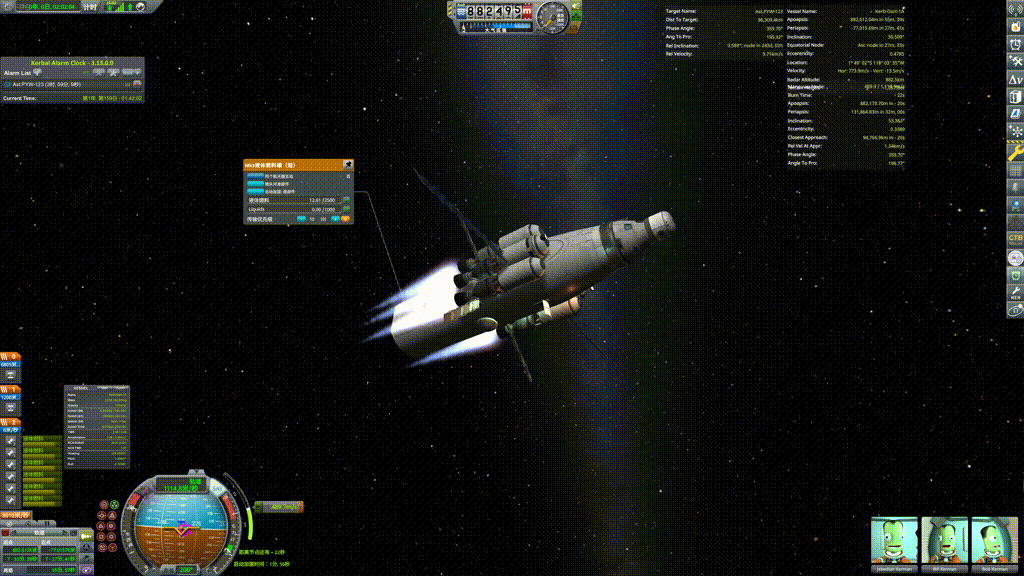
Task: Delete the Ast.PYW-123 alarm
Action: 137,84
